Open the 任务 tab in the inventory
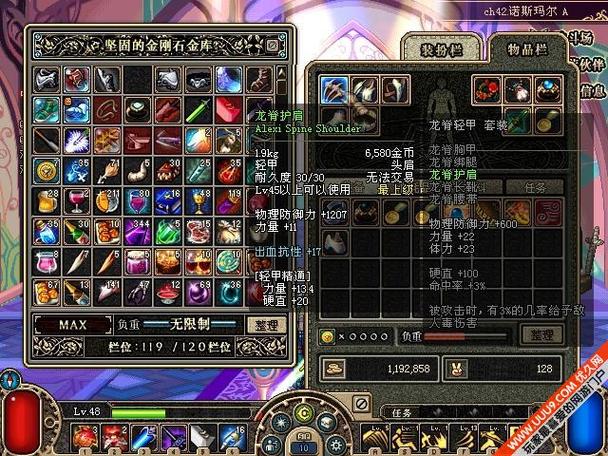This screenshot has width=608, height=456. [x=535, y=187]
